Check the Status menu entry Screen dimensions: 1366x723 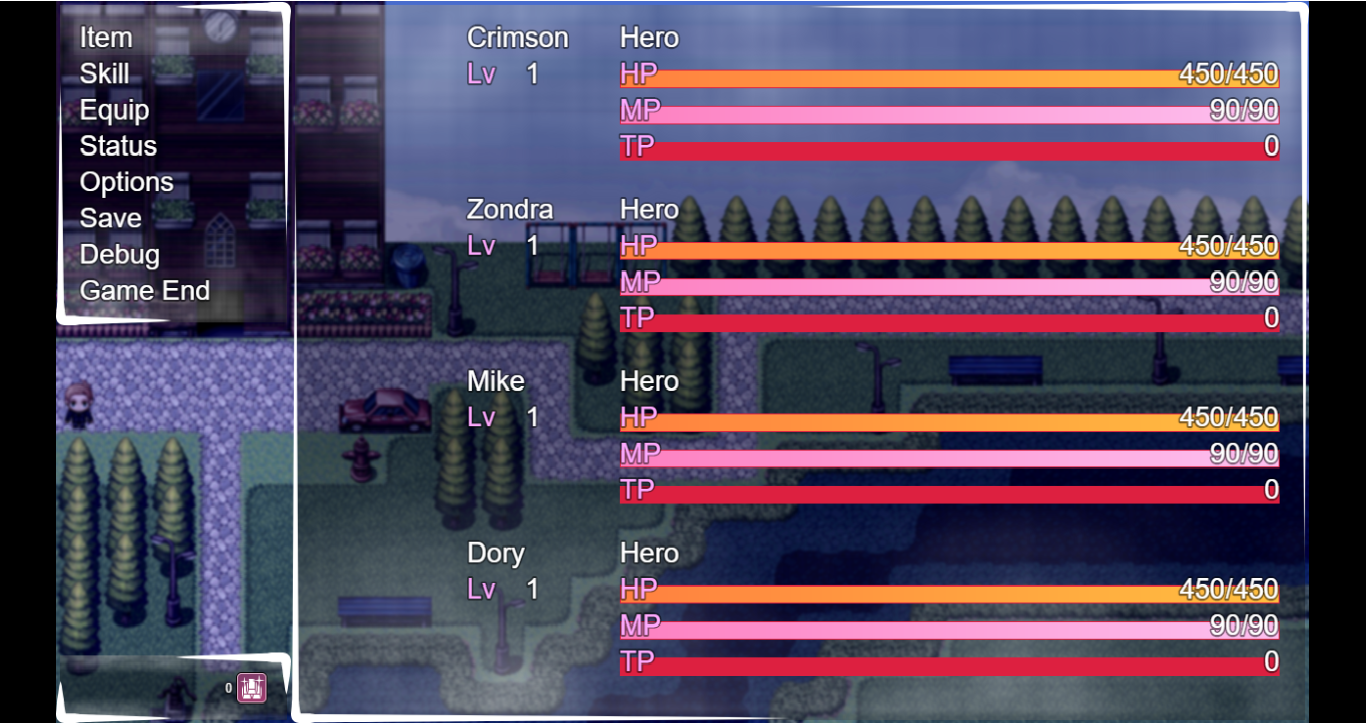tap(118, 146)
